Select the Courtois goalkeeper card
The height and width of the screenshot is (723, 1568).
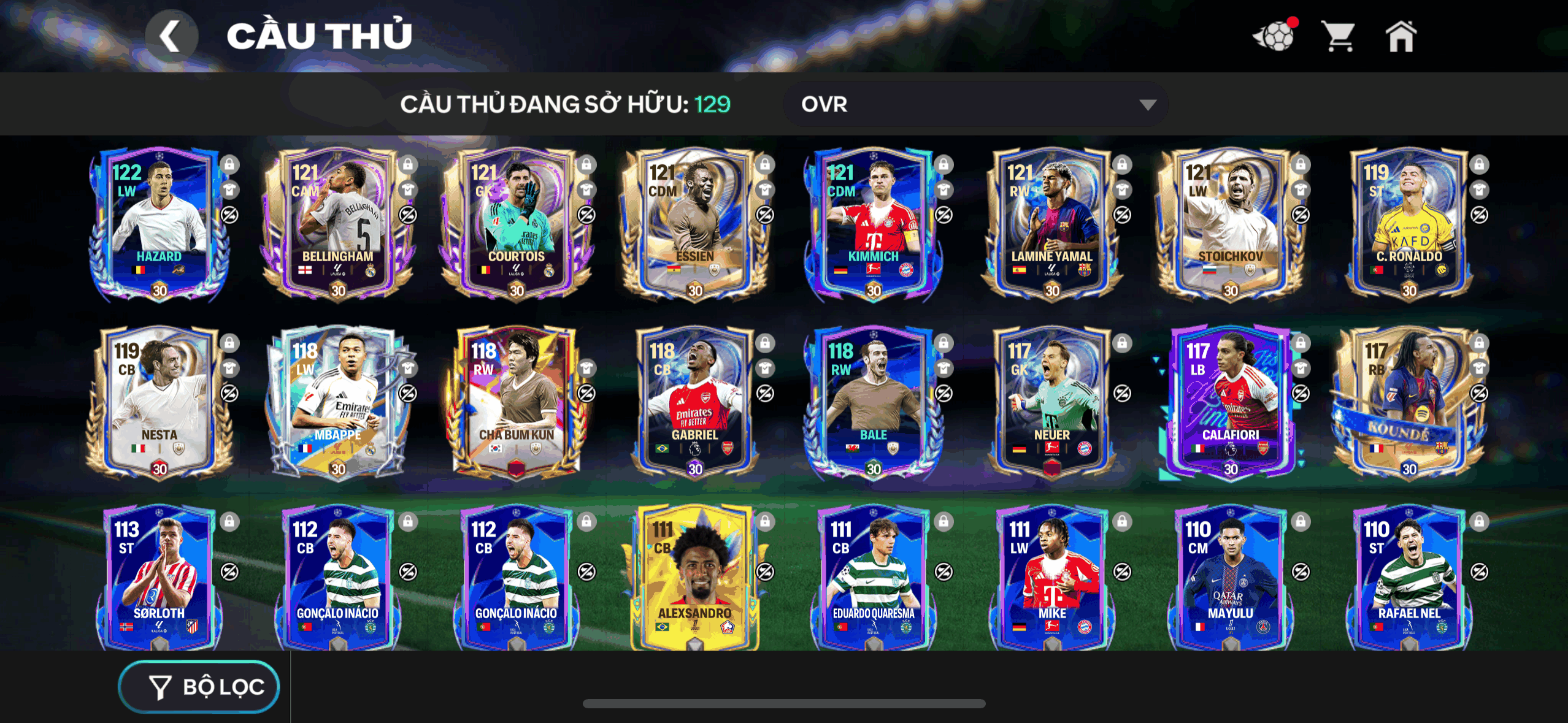point(516,224)
